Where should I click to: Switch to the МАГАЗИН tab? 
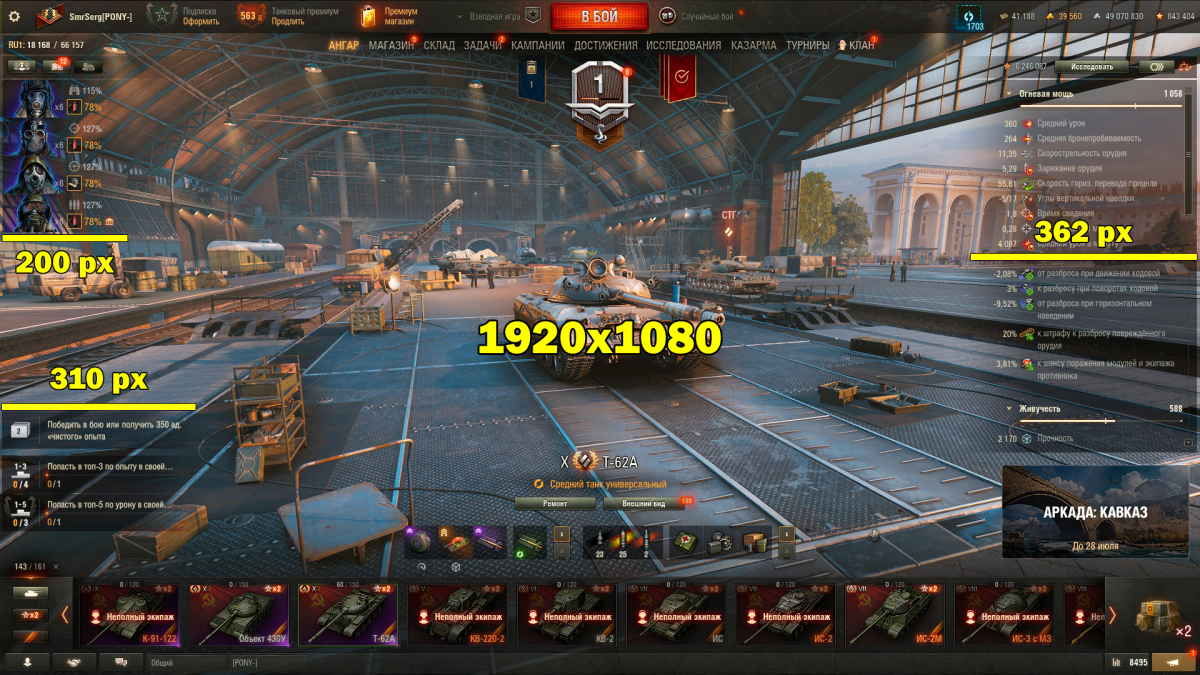click(391, 45)
